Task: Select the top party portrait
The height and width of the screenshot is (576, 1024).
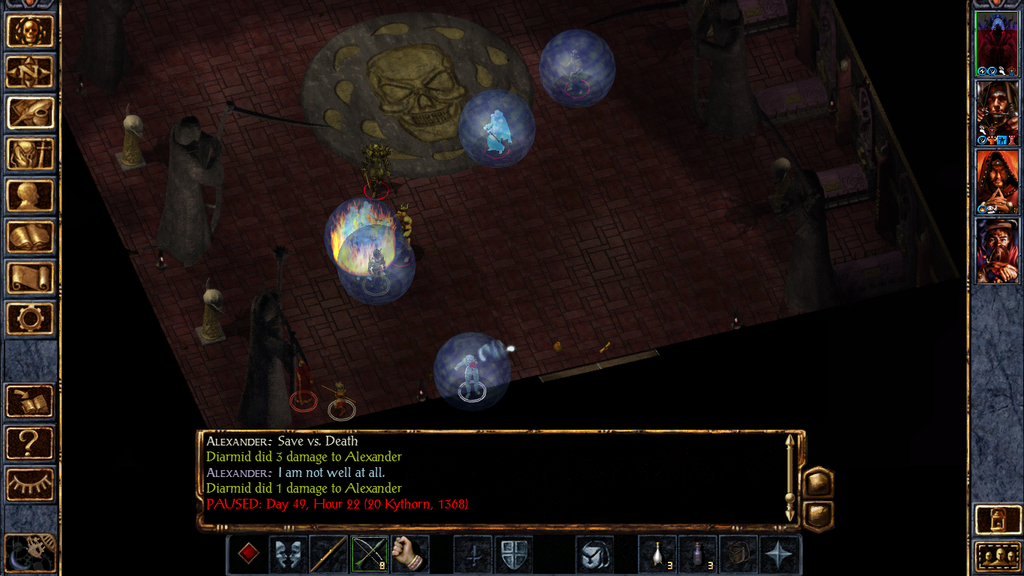Action: (x=997, y=43)
